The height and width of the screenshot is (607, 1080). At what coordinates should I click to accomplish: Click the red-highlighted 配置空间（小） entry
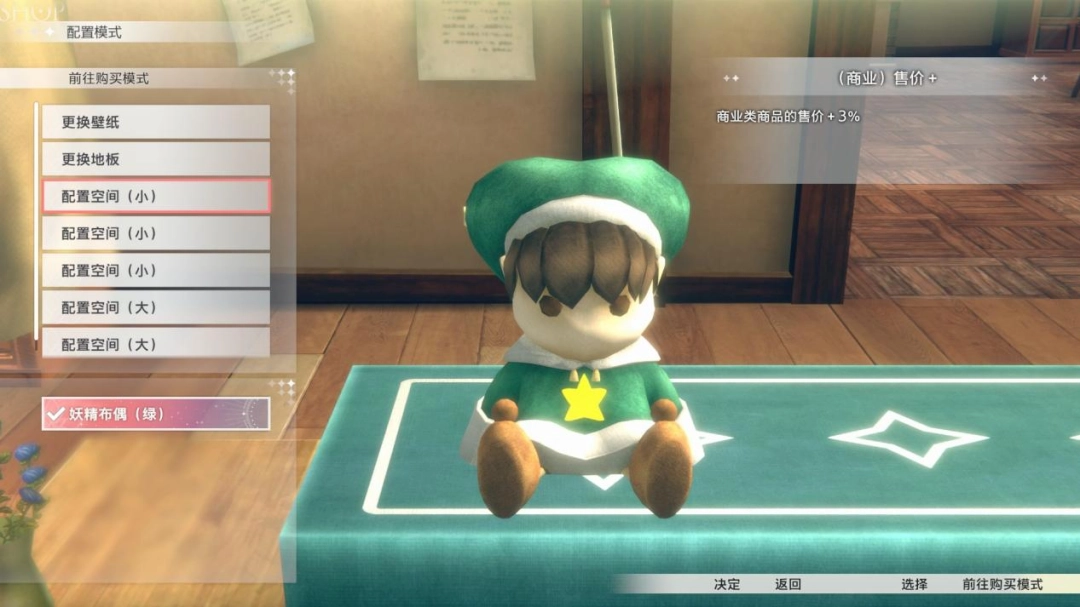point(155,196)
